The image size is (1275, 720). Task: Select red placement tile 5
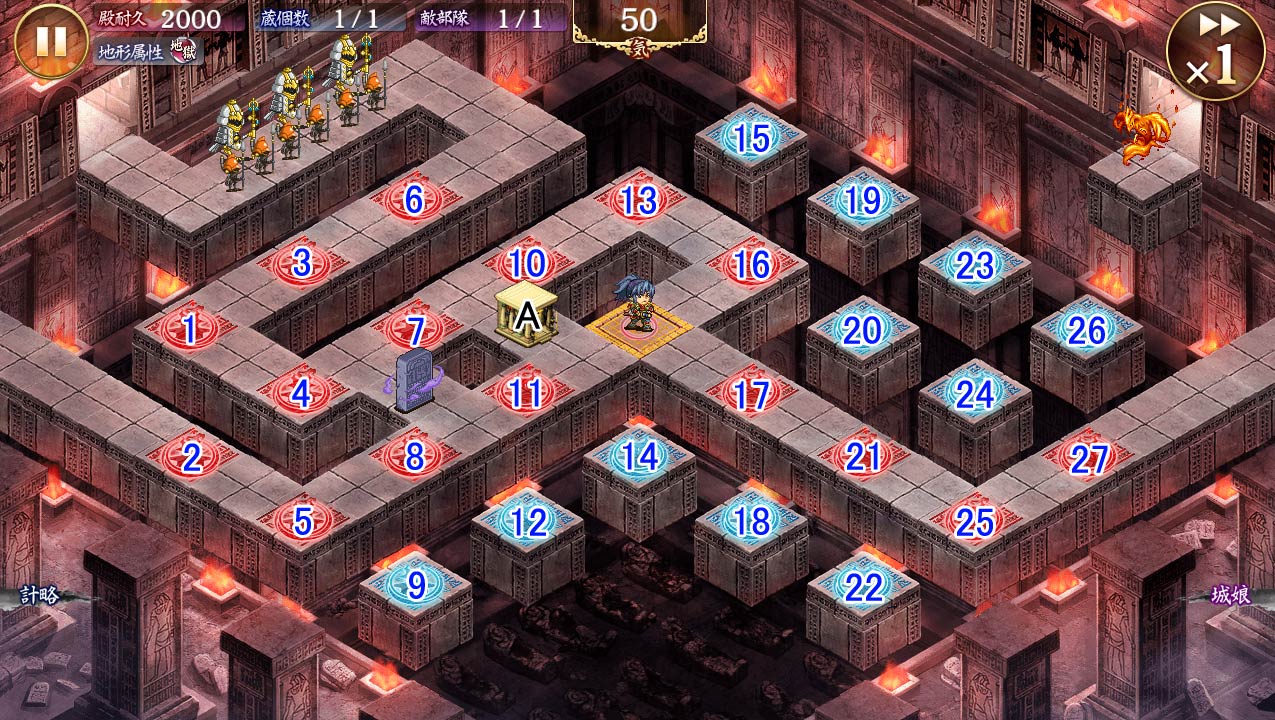(x=302, y=521)
